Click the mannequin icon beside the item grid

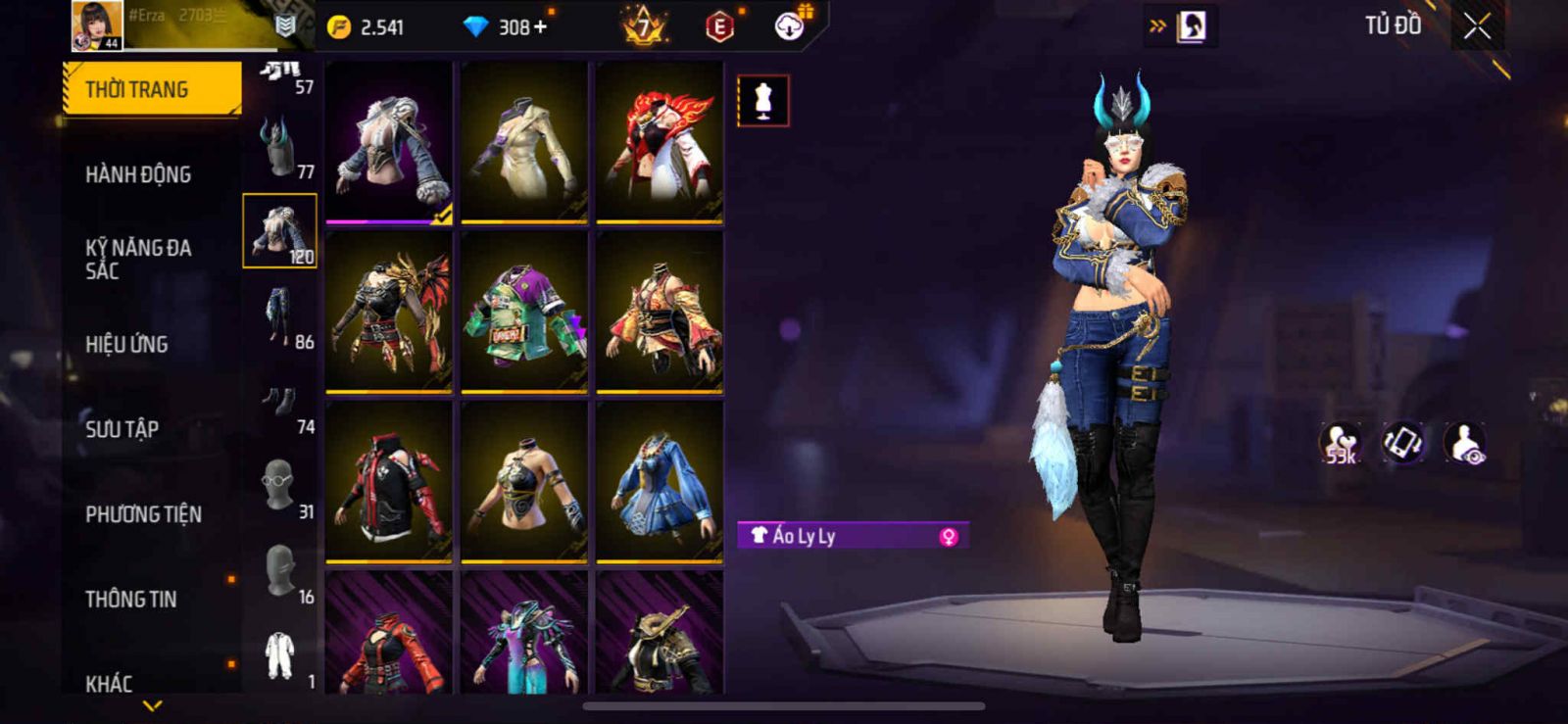[762, 100]
